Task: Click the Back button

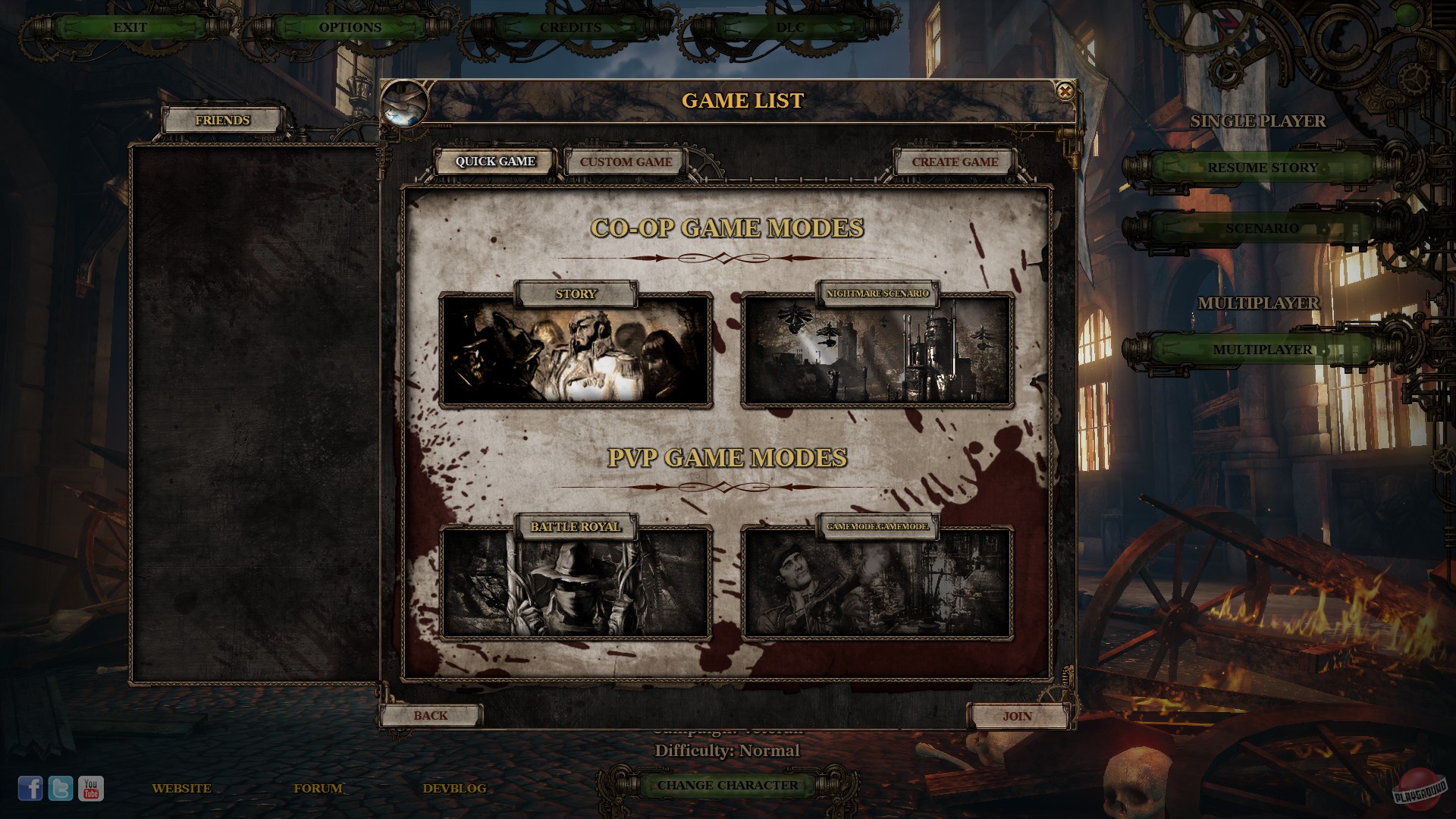Action: coord(431,715)
